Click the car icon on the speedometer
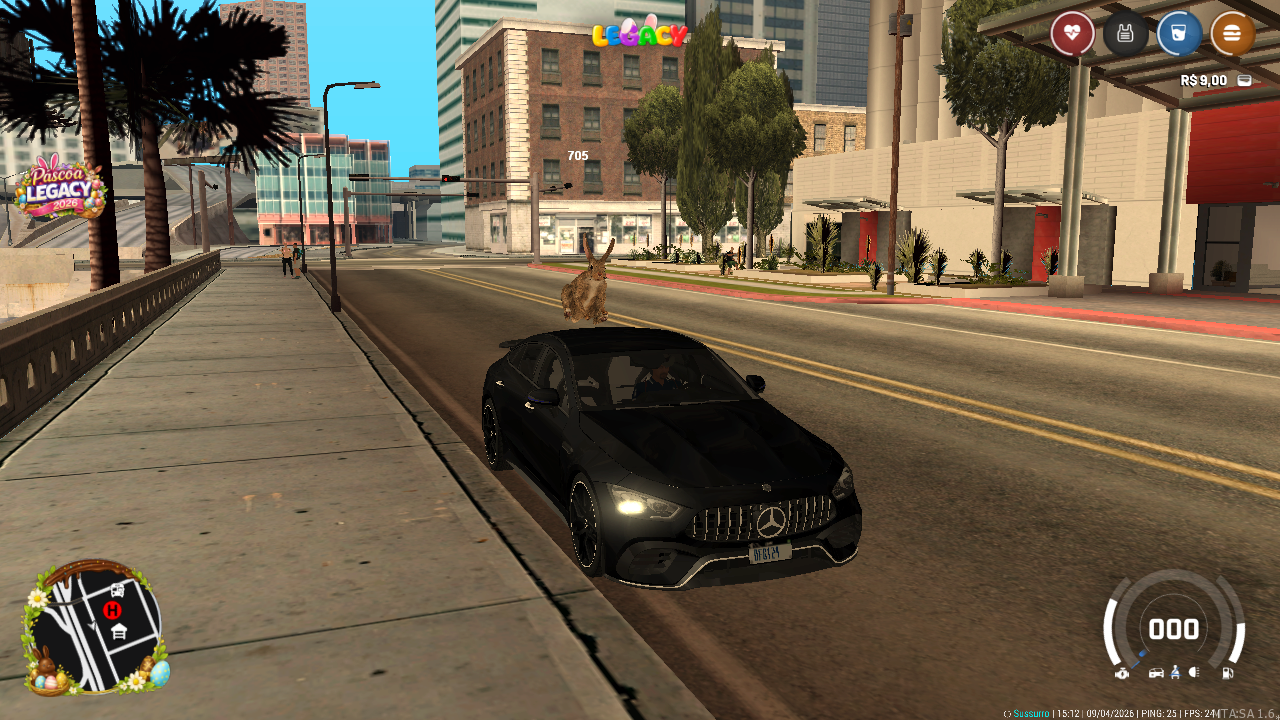The height and width of the screenshot is (720, 1280). [1156, 673]
